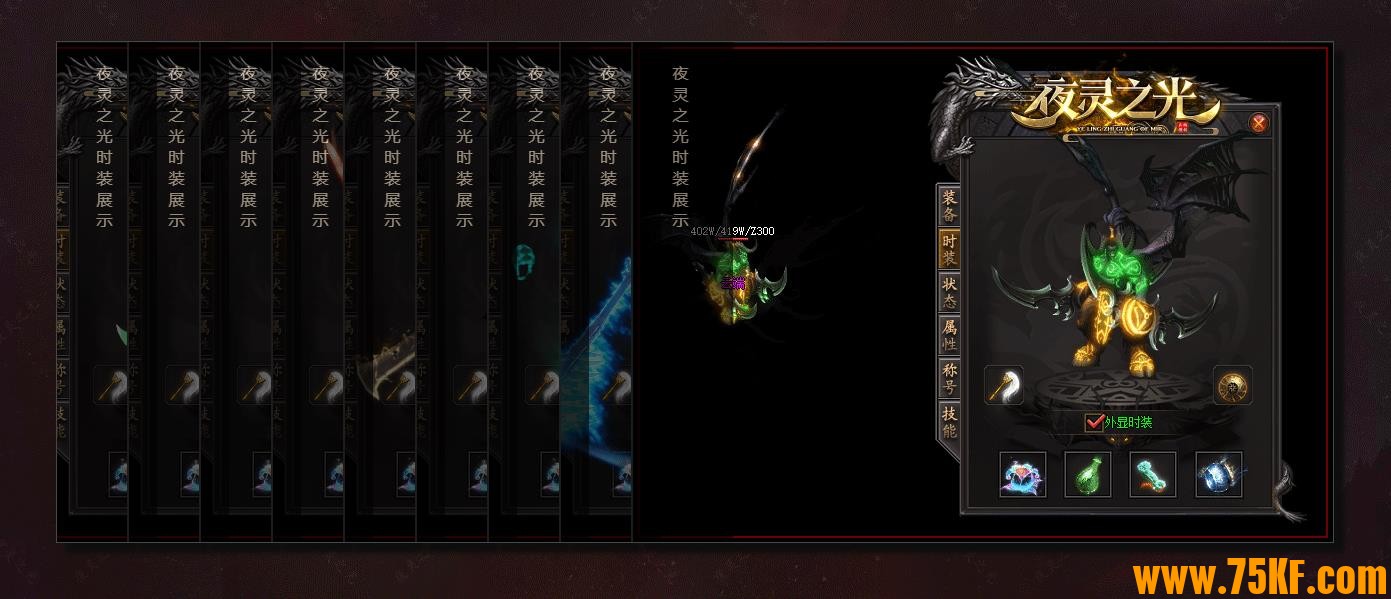Select the white scythe weapon slot

pos(1003,385)
